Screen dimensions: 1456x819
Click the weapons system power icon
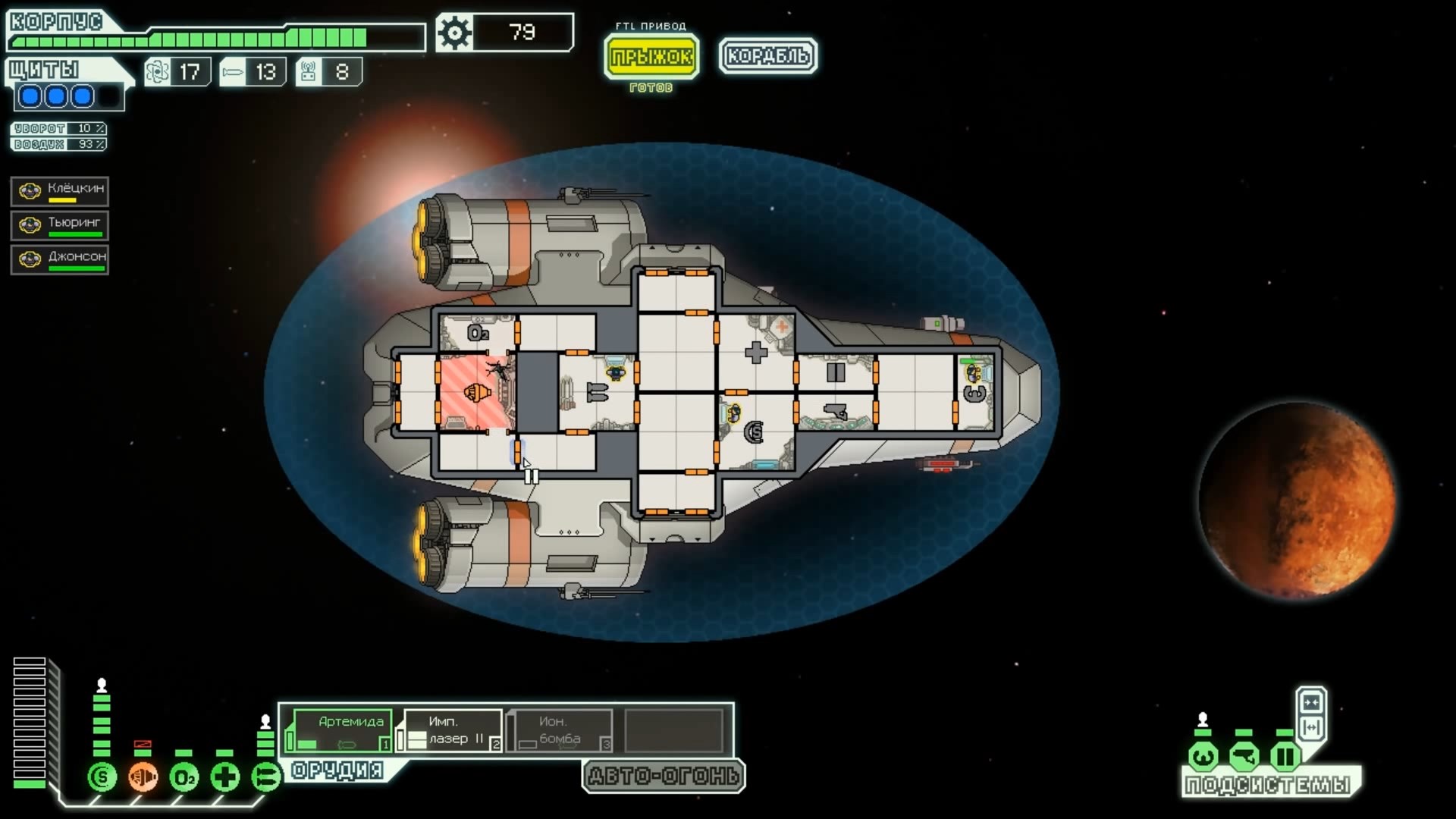(x=266, y=777)
